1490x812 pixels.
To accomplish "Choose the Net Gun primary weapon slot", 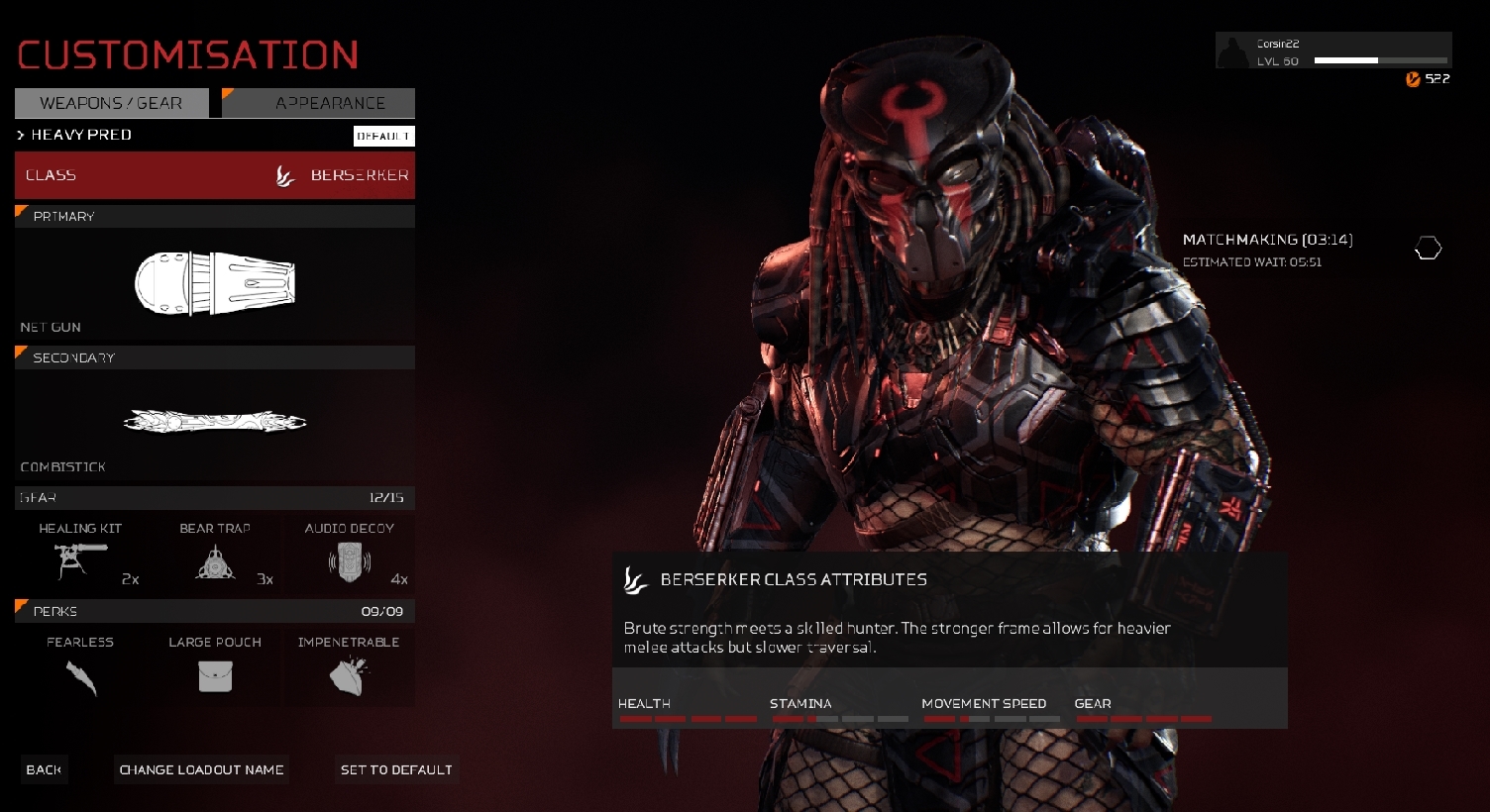I will [214, 284].
